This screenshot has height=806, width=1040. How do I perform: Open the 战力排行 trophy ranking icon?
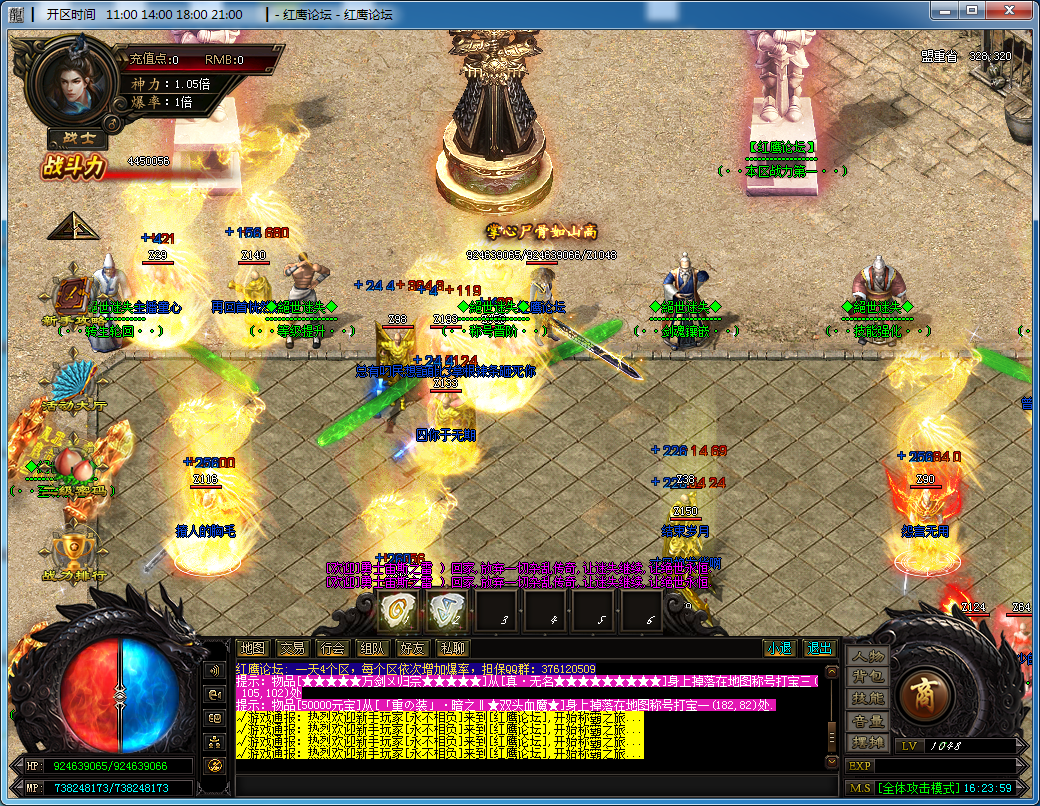73,548
